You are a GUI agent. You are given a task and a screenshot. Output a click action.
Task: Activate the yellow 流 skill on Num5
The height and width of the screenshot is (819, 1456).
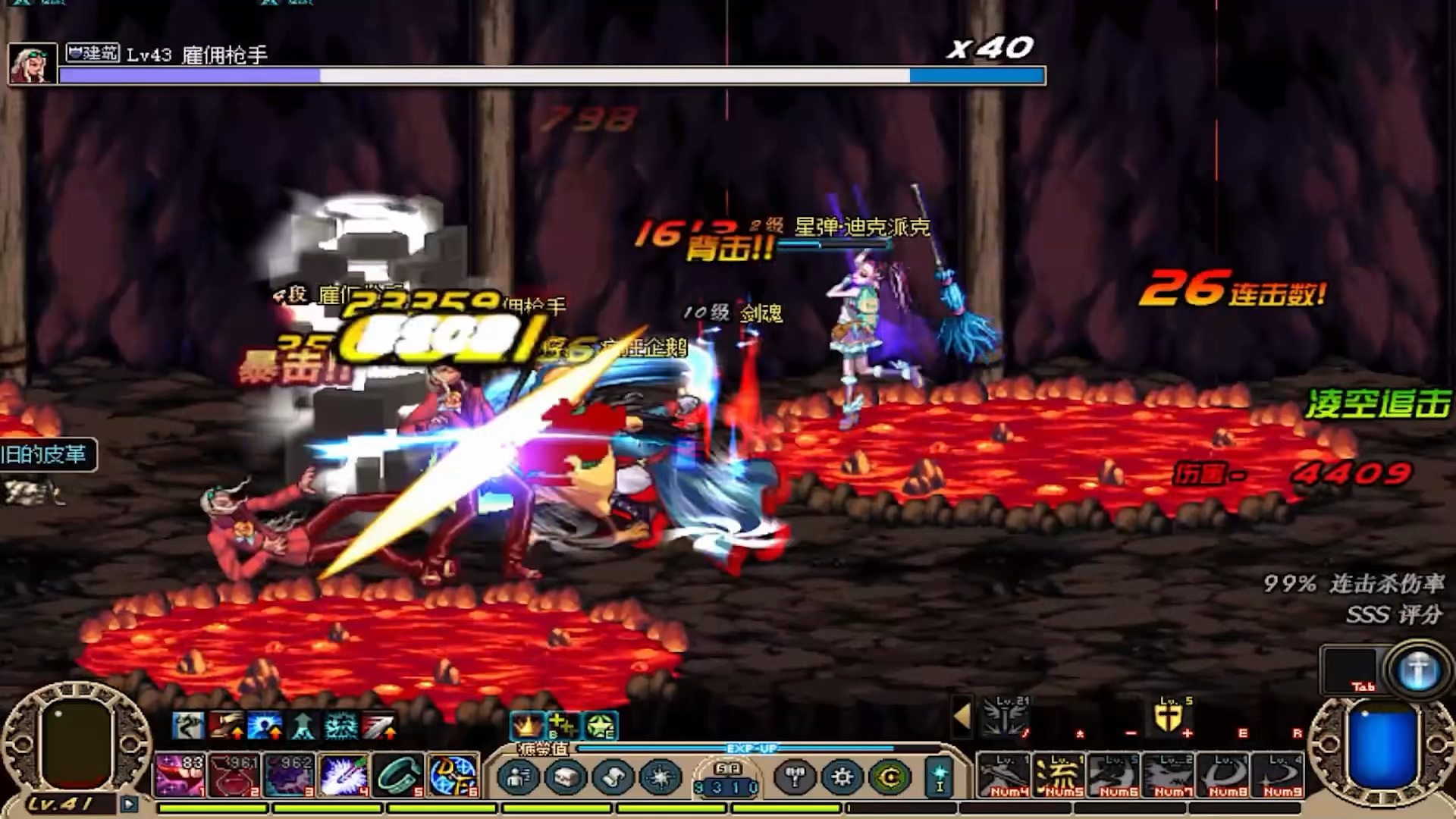click(x=1058, y=775)
